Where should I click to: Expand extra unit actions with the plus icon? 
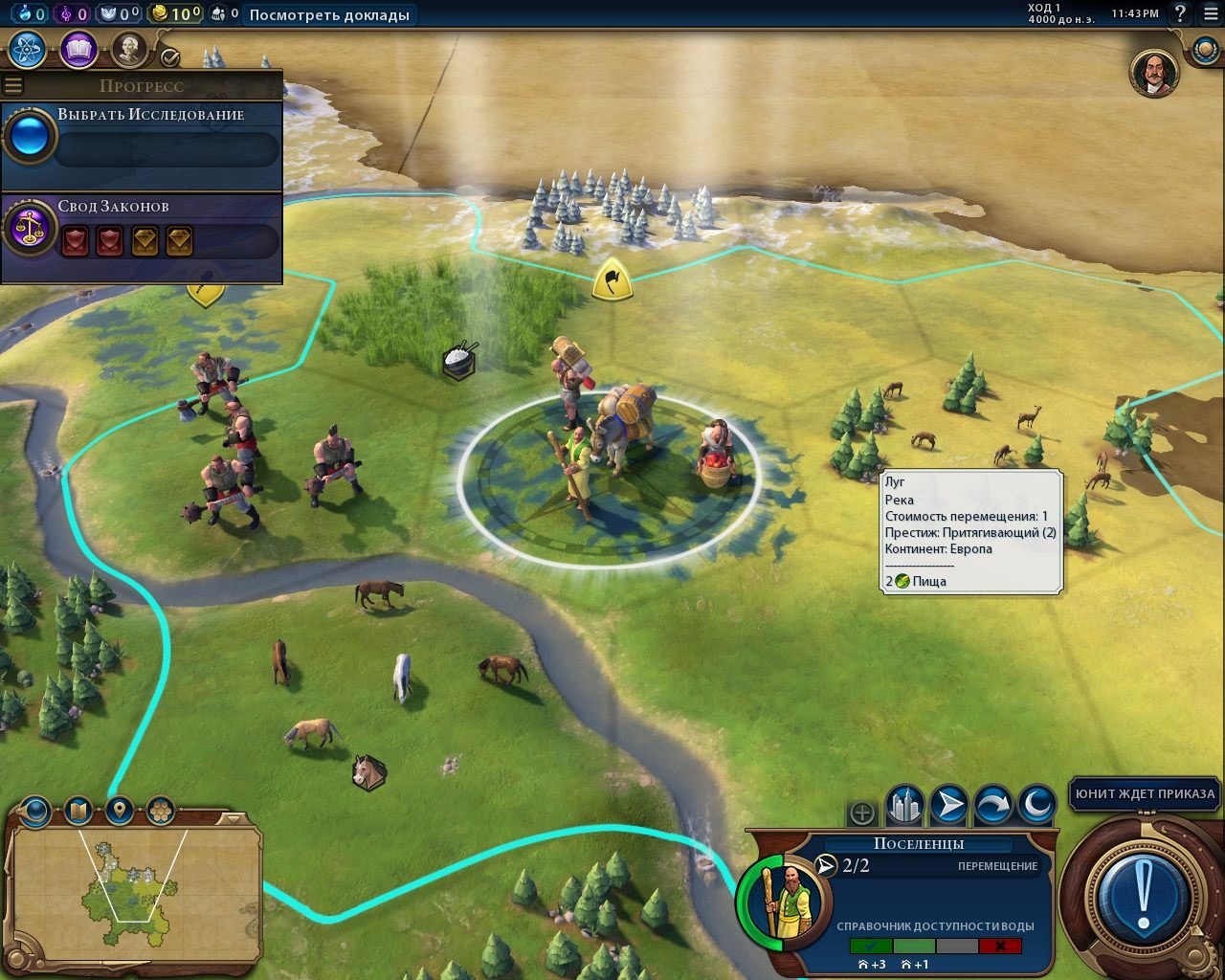(862, 813)
